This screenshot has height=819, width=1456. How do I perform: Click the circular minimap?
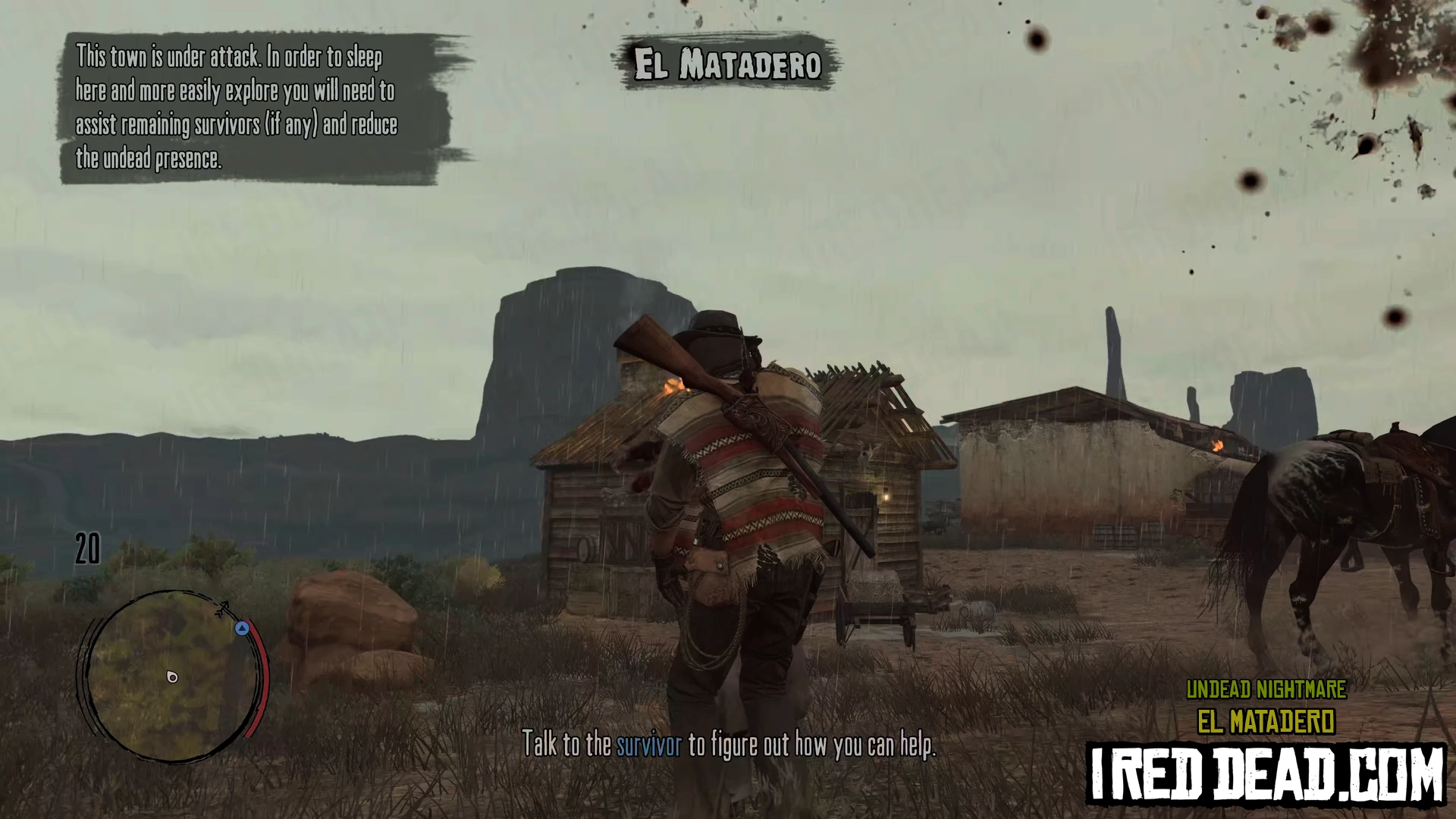tap(173, 675)
